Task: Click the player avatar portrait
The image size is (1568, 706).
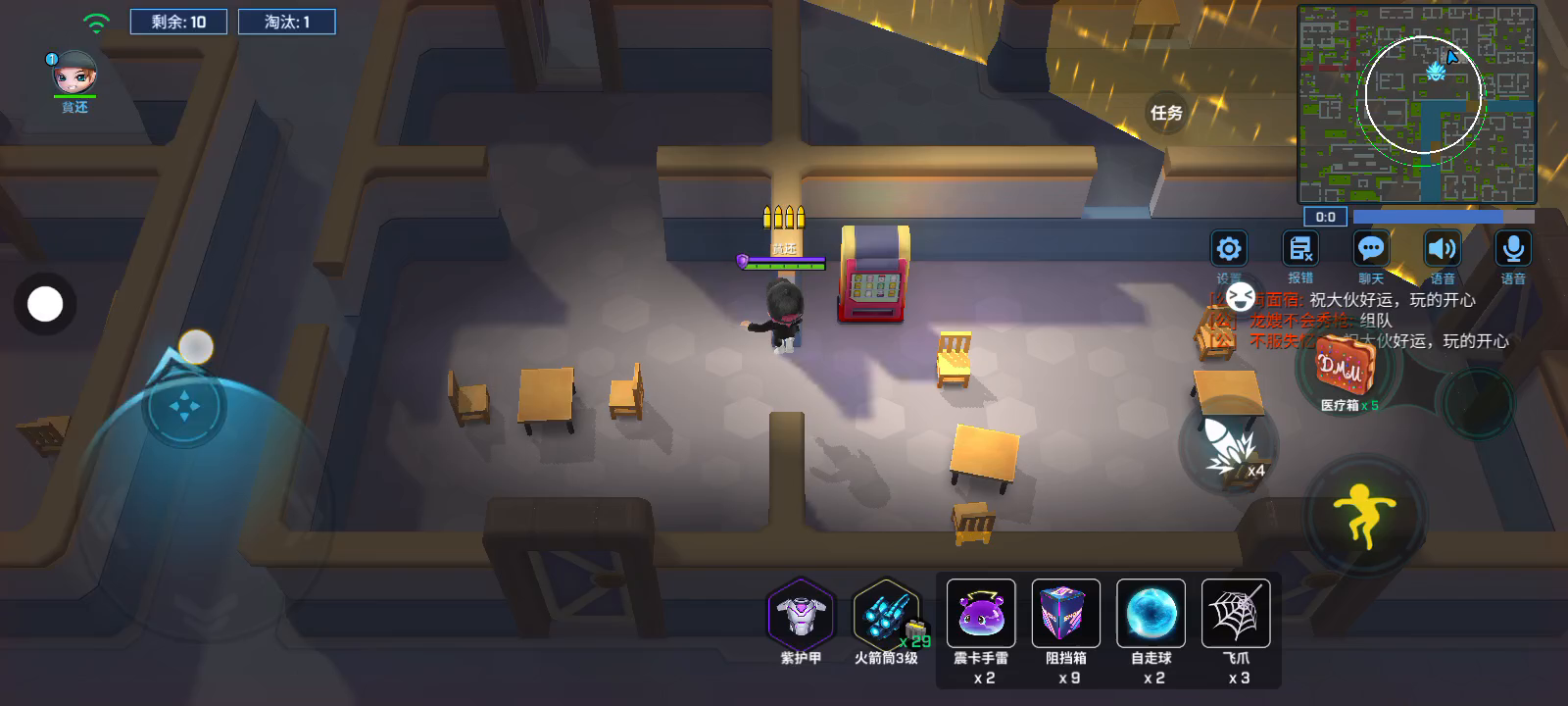Action: 74,74
